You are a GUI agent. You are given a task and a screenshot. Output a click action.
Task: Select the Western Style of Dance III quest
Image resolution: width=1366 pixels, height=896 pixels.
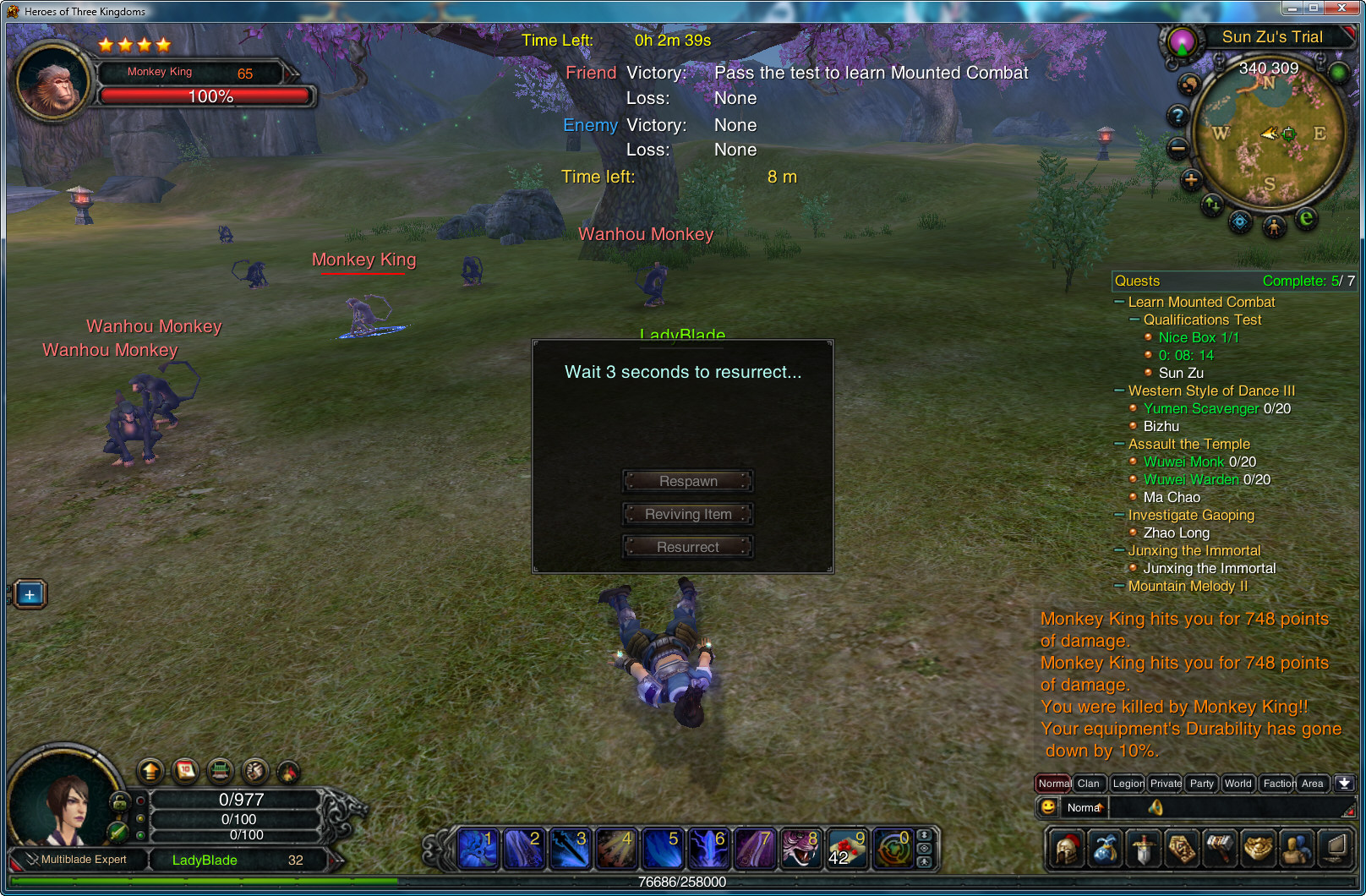pyautogui.click(x=1210, y=391)
